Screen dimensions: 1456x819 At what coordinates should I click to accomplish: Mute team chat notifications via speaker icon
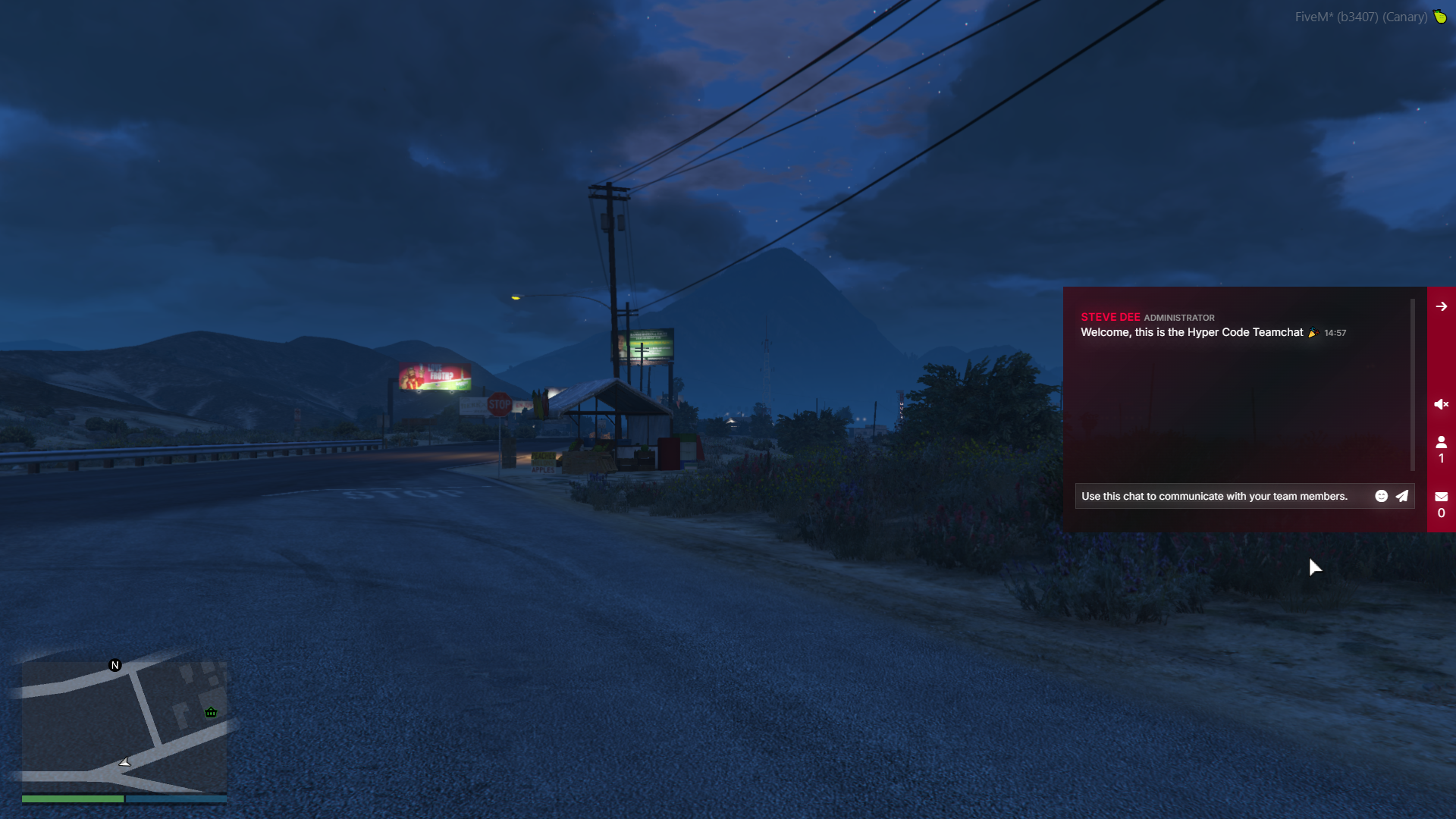[1441, 404]
